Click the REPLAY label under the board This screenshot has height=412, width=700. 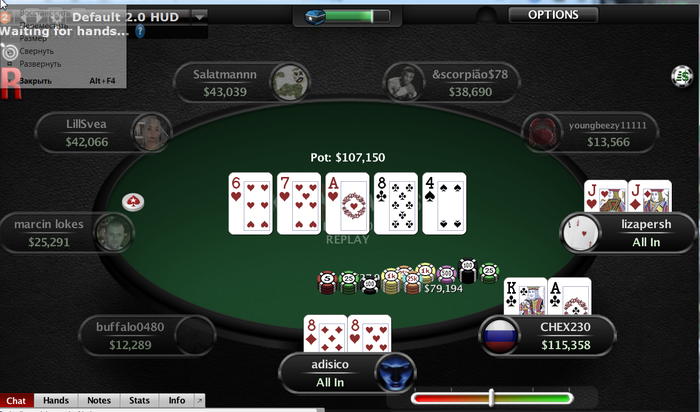[347, 240]
